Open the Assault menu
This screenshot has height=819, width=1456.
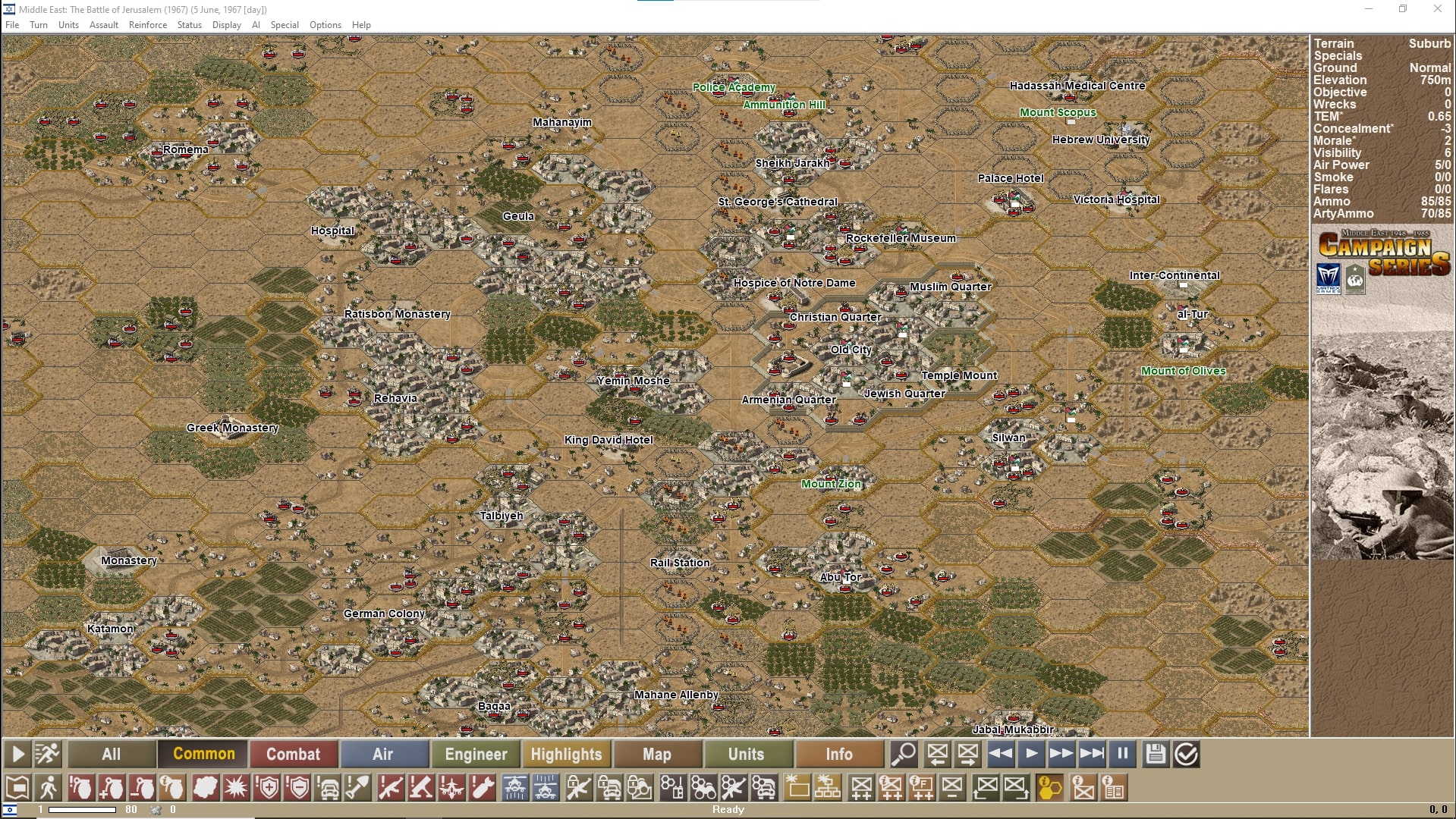(103, 24)
